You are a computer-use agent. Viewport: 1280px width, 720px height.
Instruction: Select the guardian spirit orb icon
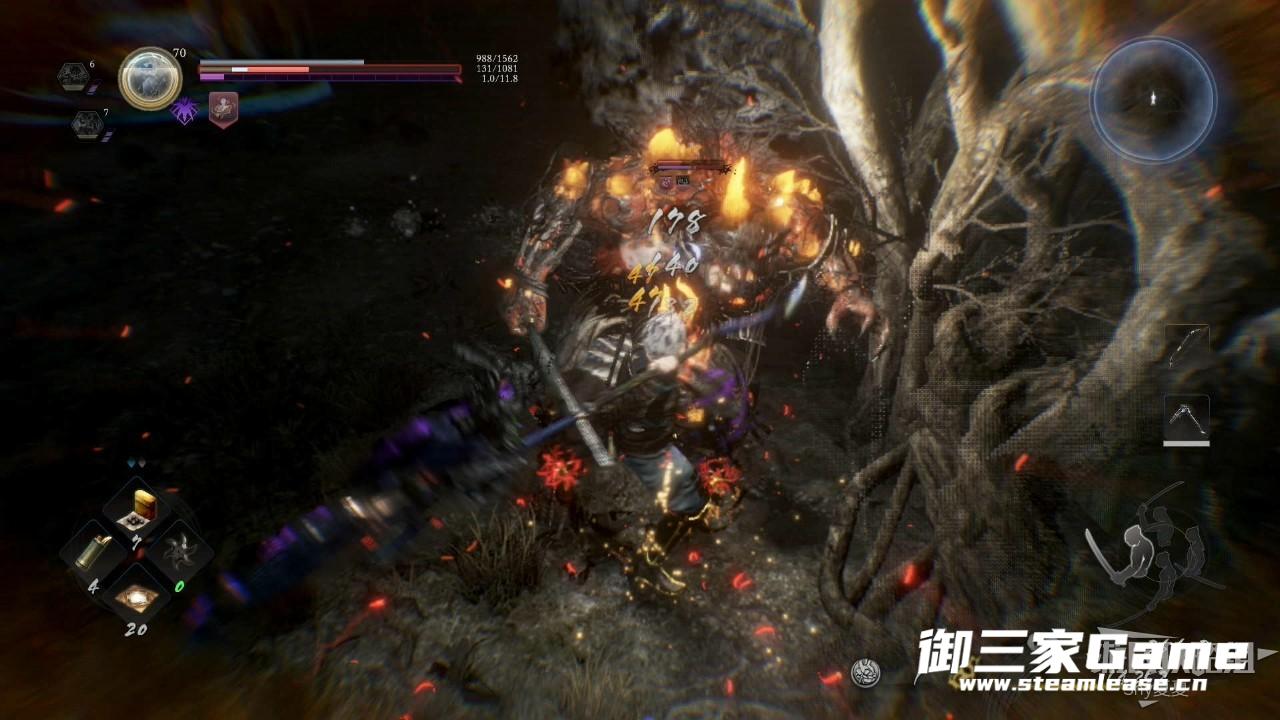(x=150, y=78)
